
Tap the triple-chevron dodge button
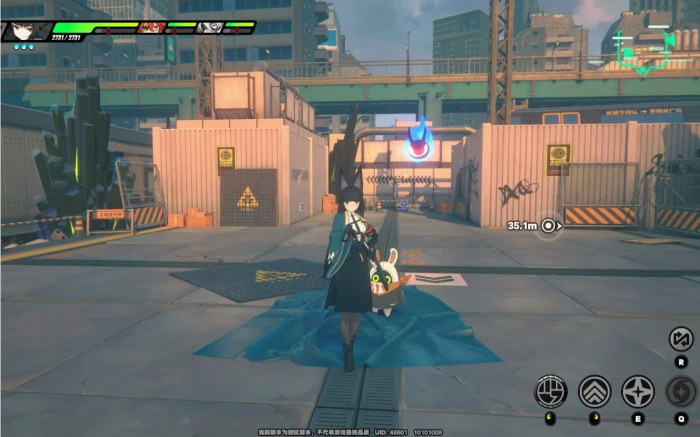[x=595, y=391]
